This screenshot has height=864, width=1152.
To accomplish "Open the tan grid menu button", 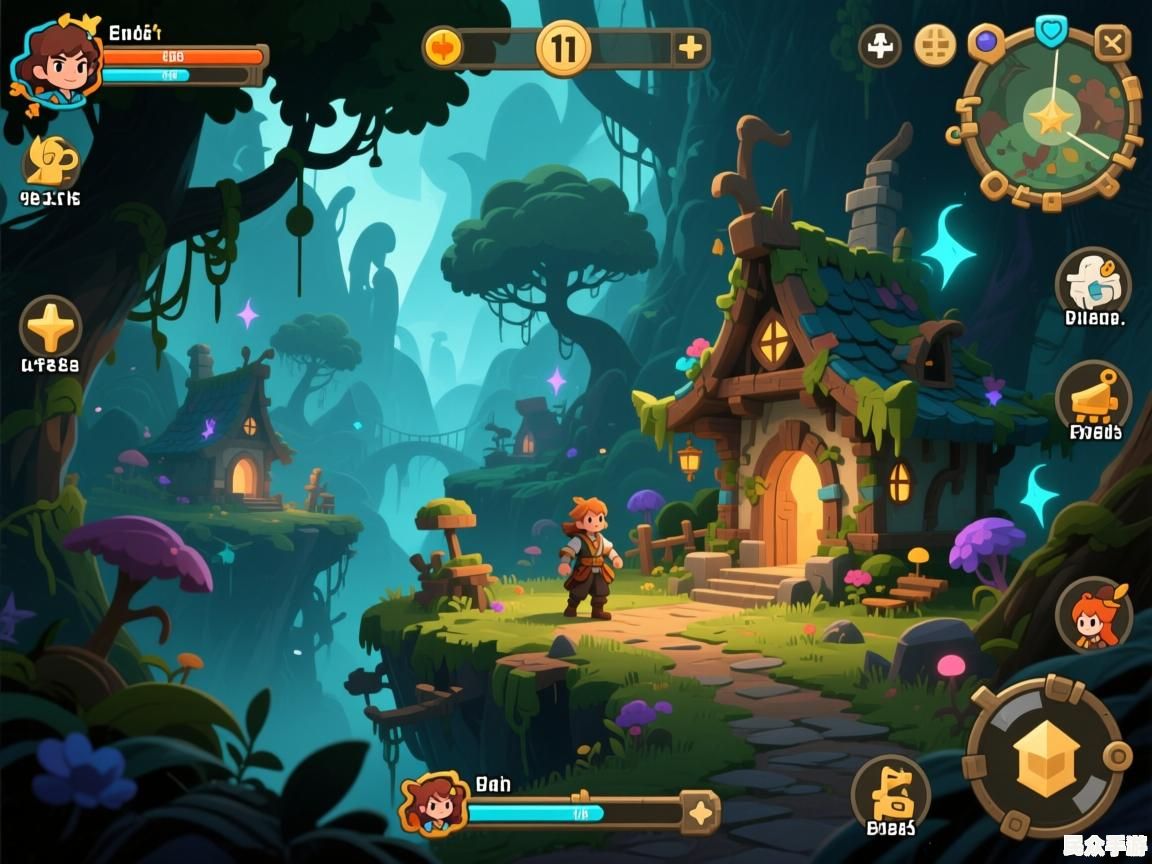I will coord(935,46).
